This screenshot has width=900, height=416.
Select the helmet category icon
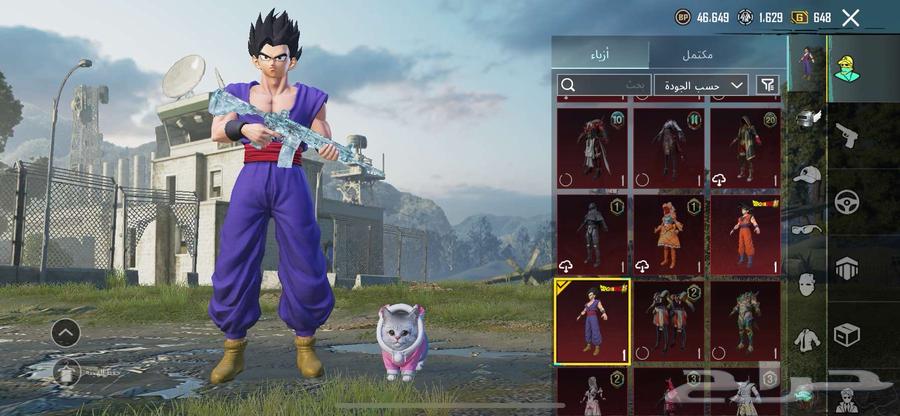tap(807, 118)
